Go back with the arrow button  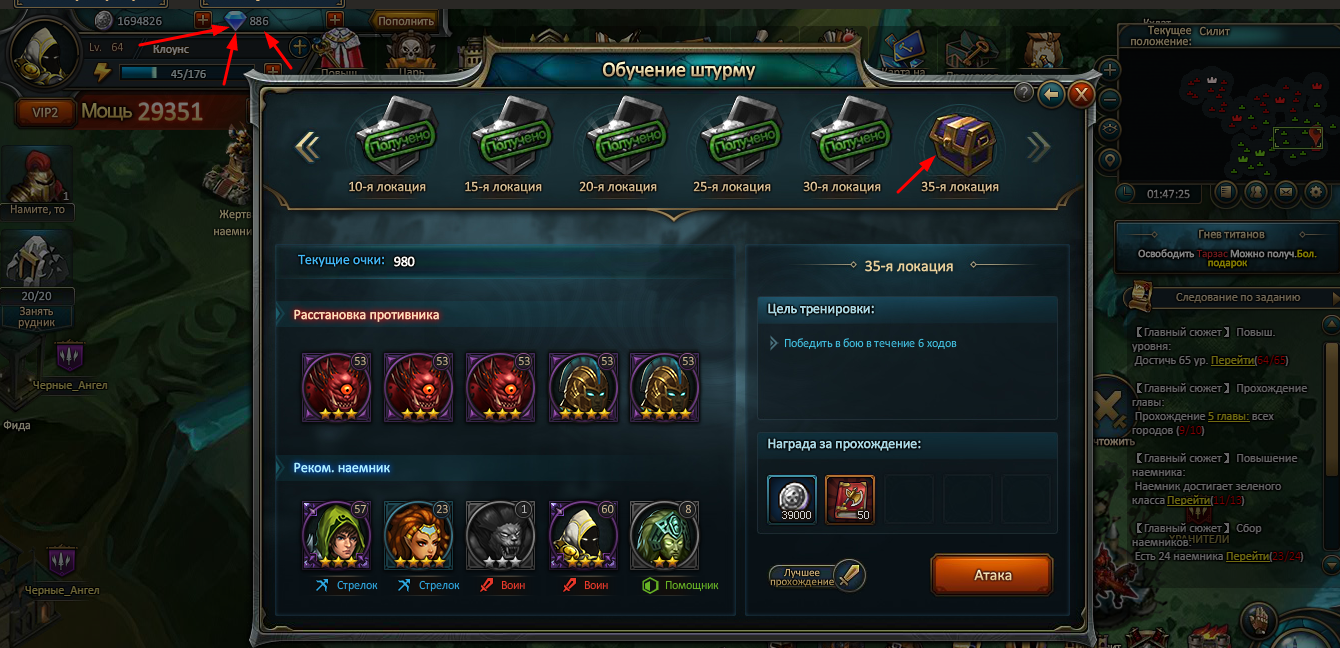pos(1051,94)
